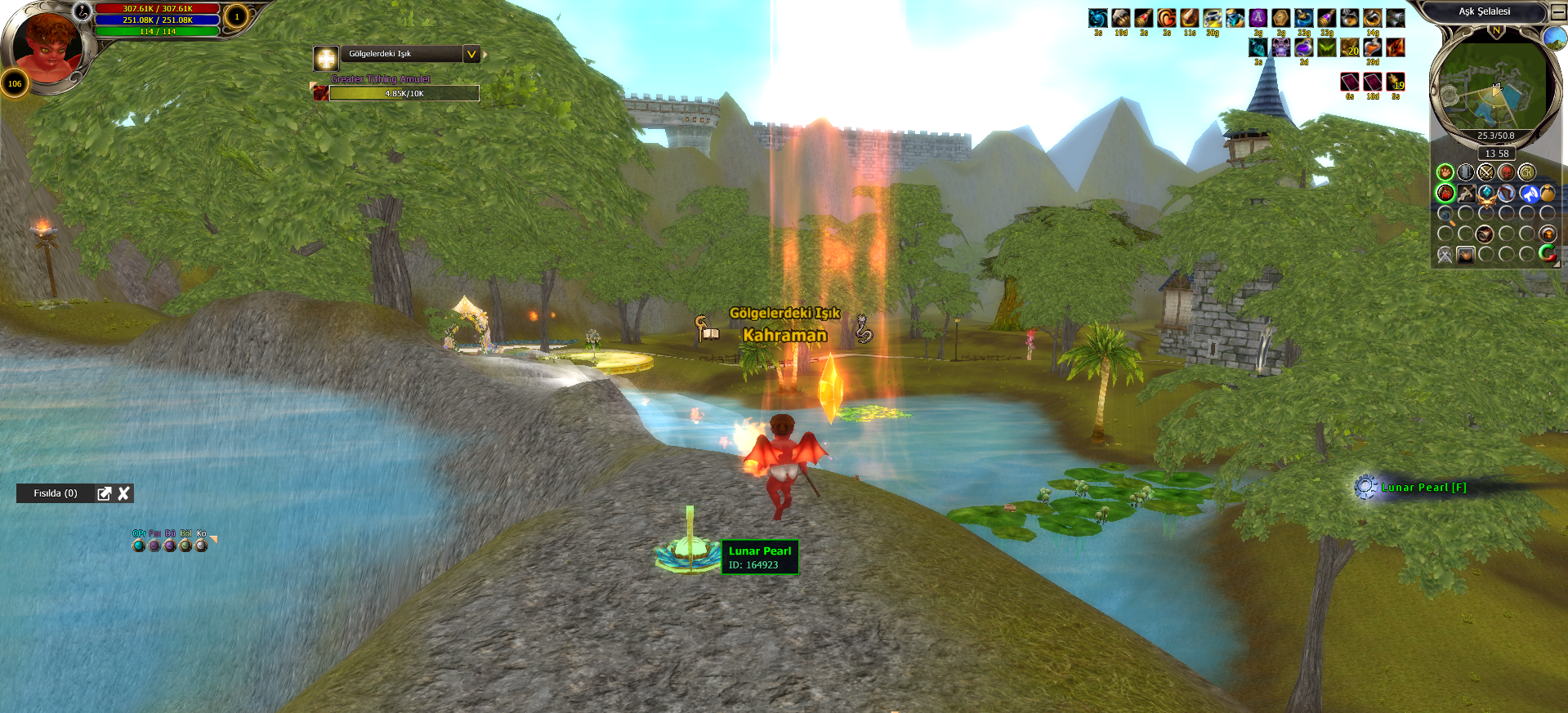1568x713 pixels.
Task: Toggle the white Ko chat channel orb
Action: click(201, 546)
